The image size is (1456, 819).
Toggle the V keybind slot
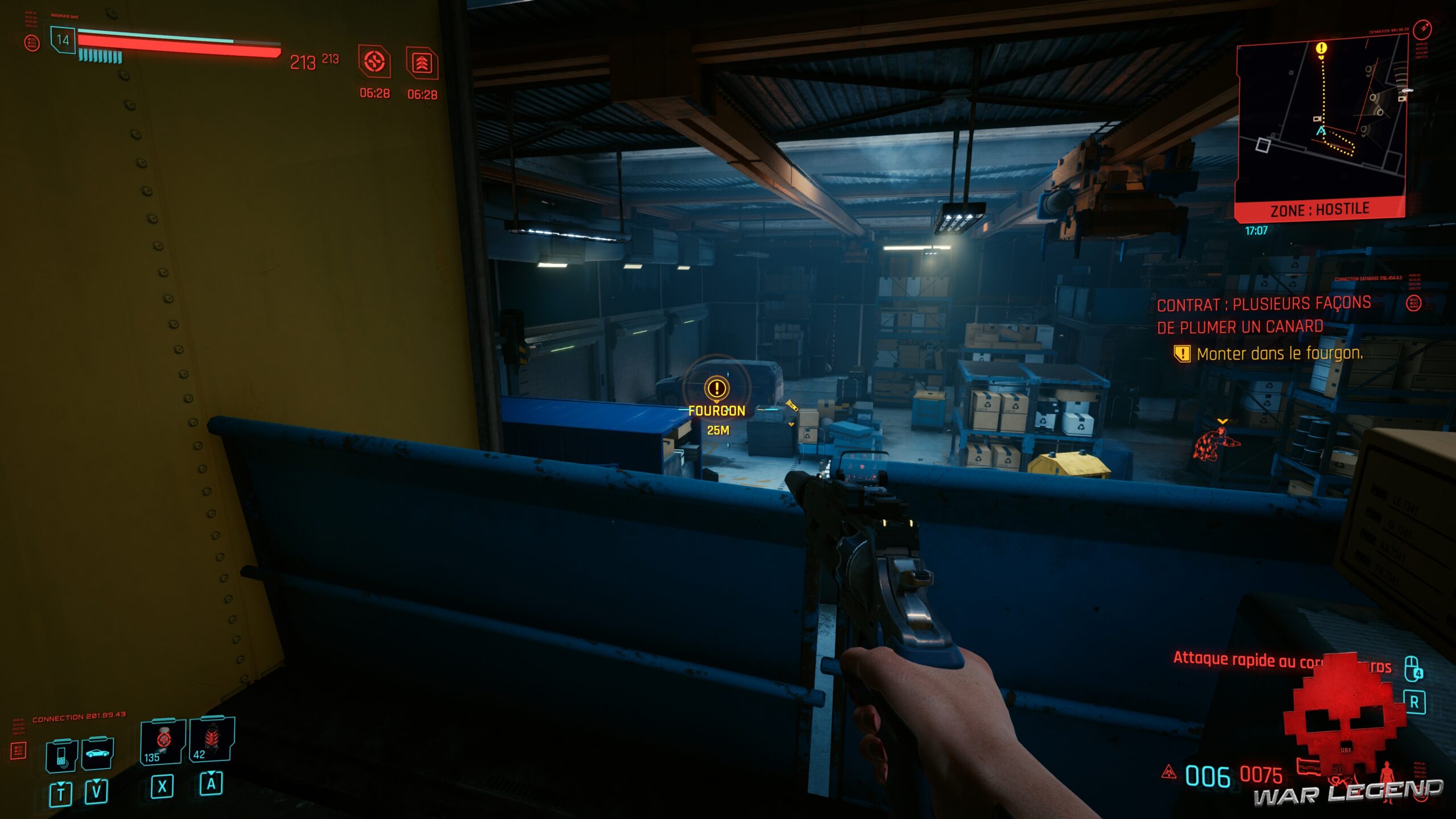[97, 792]
